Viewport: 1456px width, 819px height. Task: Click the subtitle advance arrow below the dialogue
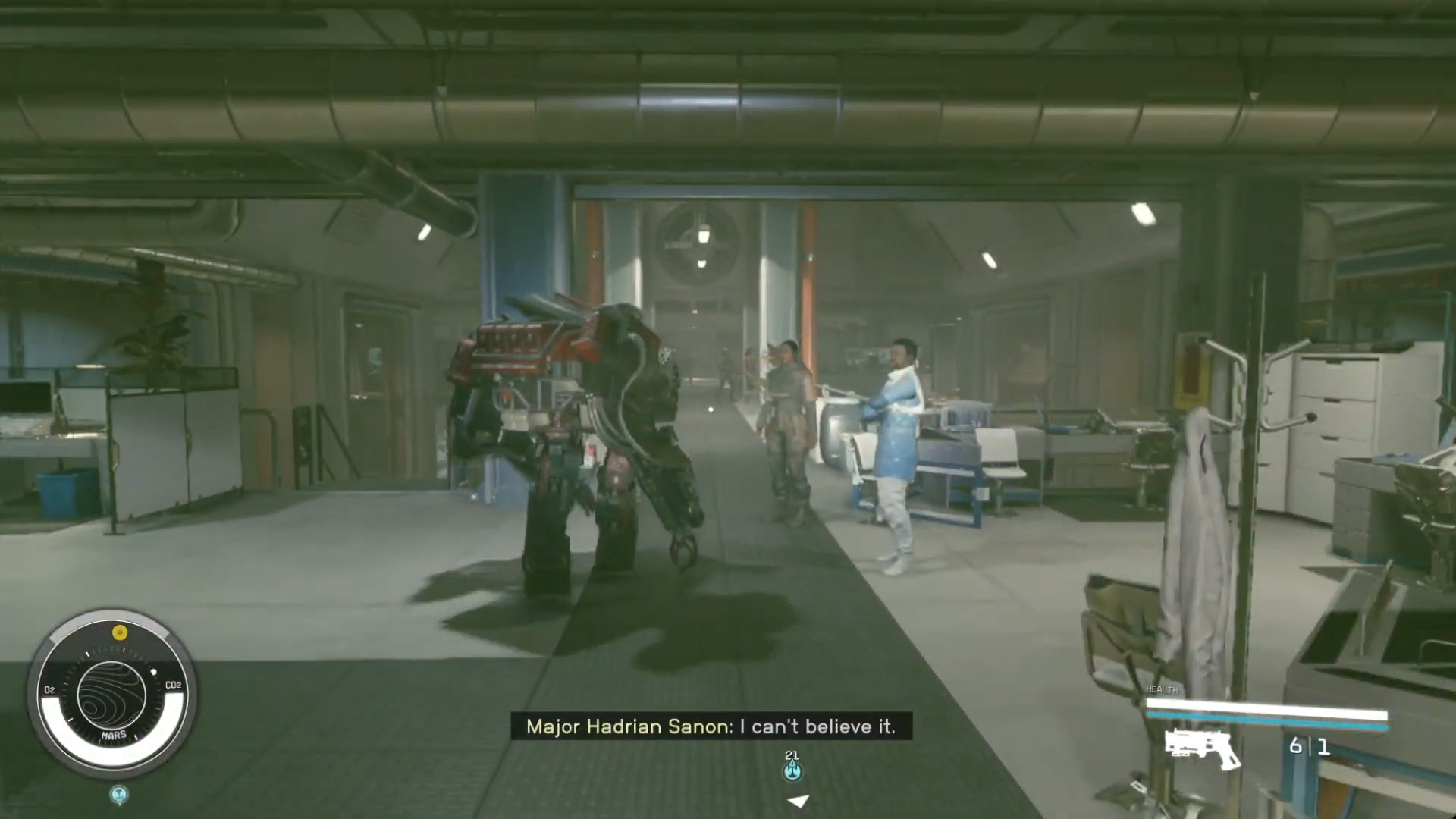point(797,801)
